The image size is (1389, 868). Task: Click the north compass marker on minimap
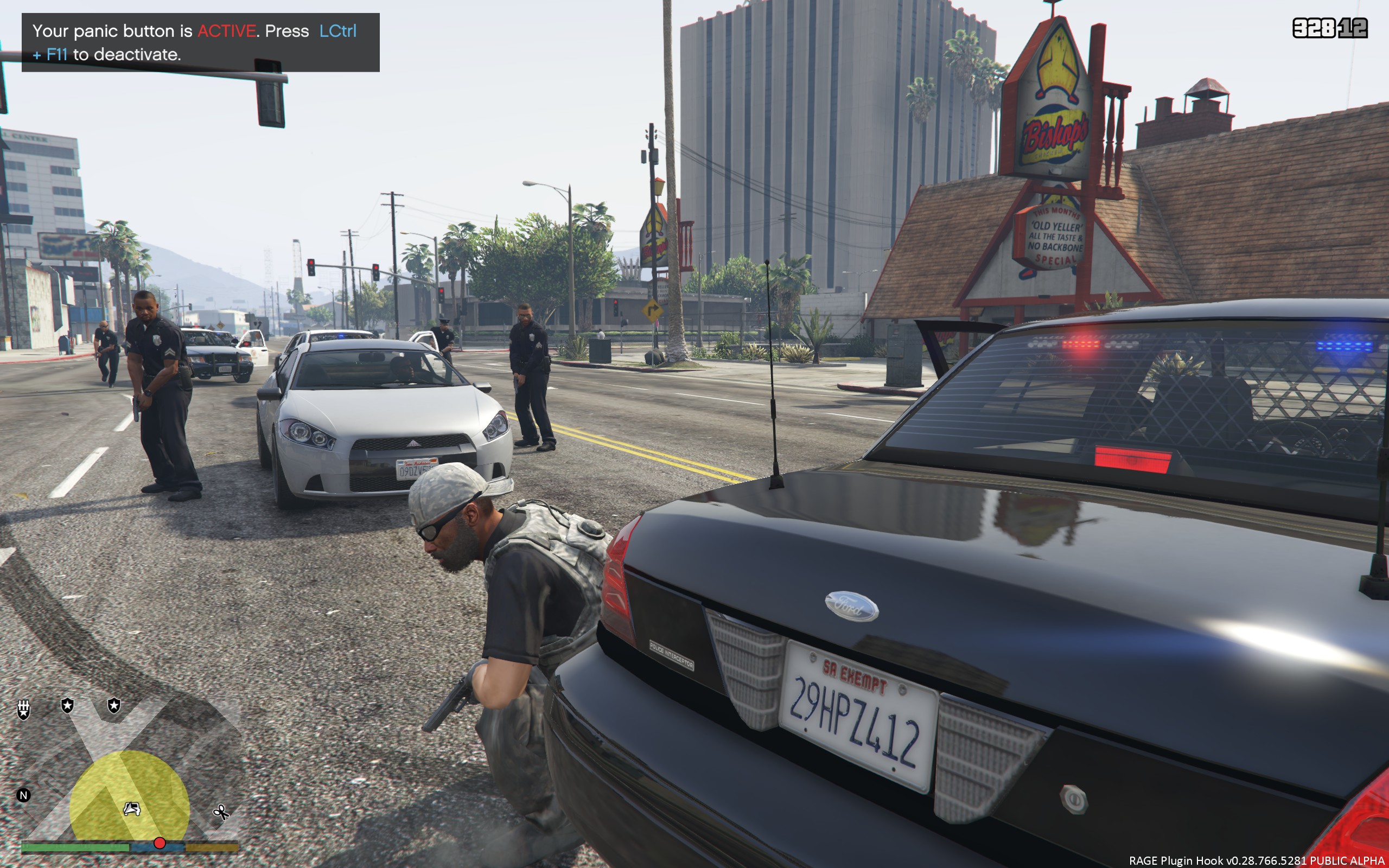23,795
